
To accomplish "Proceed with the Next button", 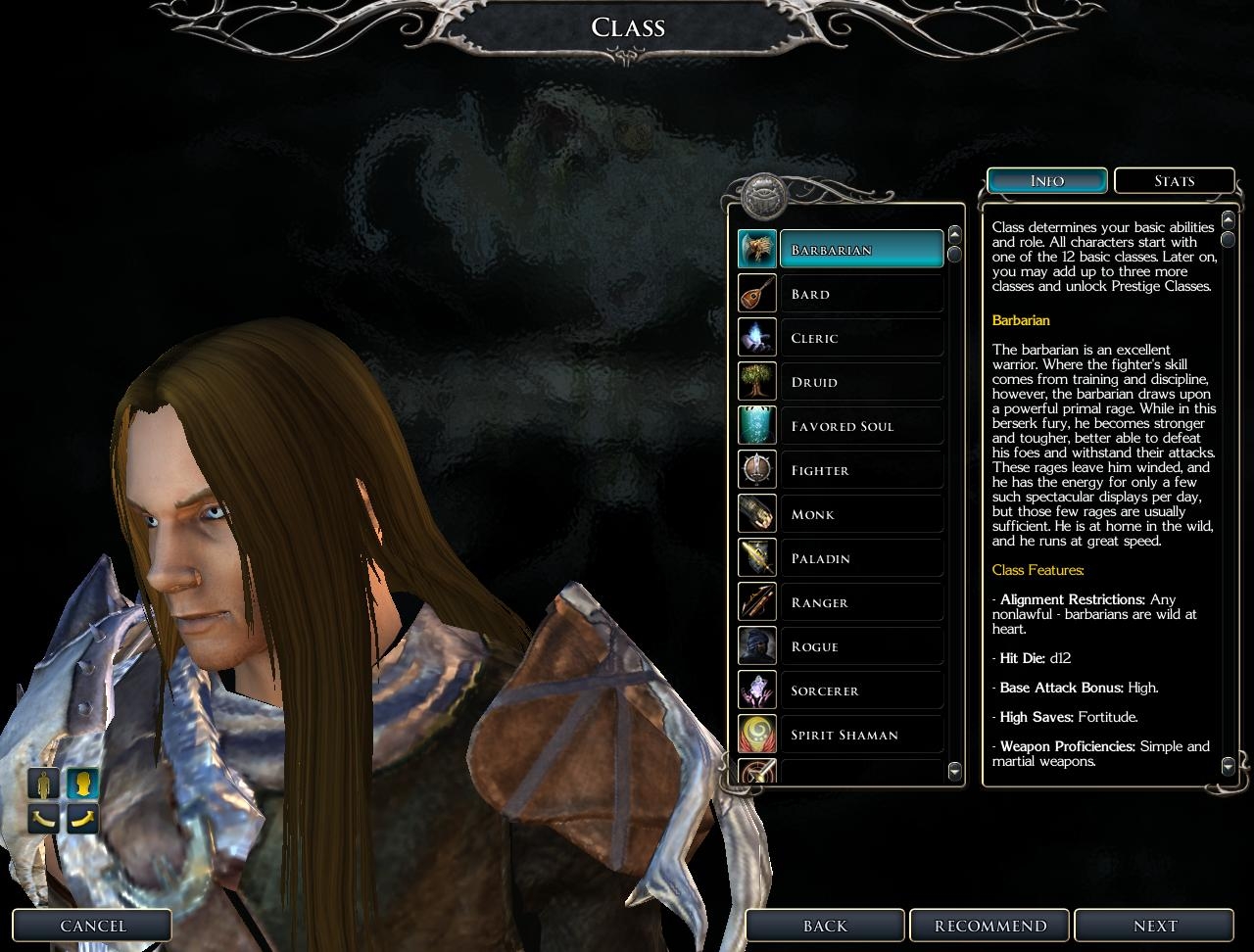I will pyautogui.click(x=1155, y=926).
